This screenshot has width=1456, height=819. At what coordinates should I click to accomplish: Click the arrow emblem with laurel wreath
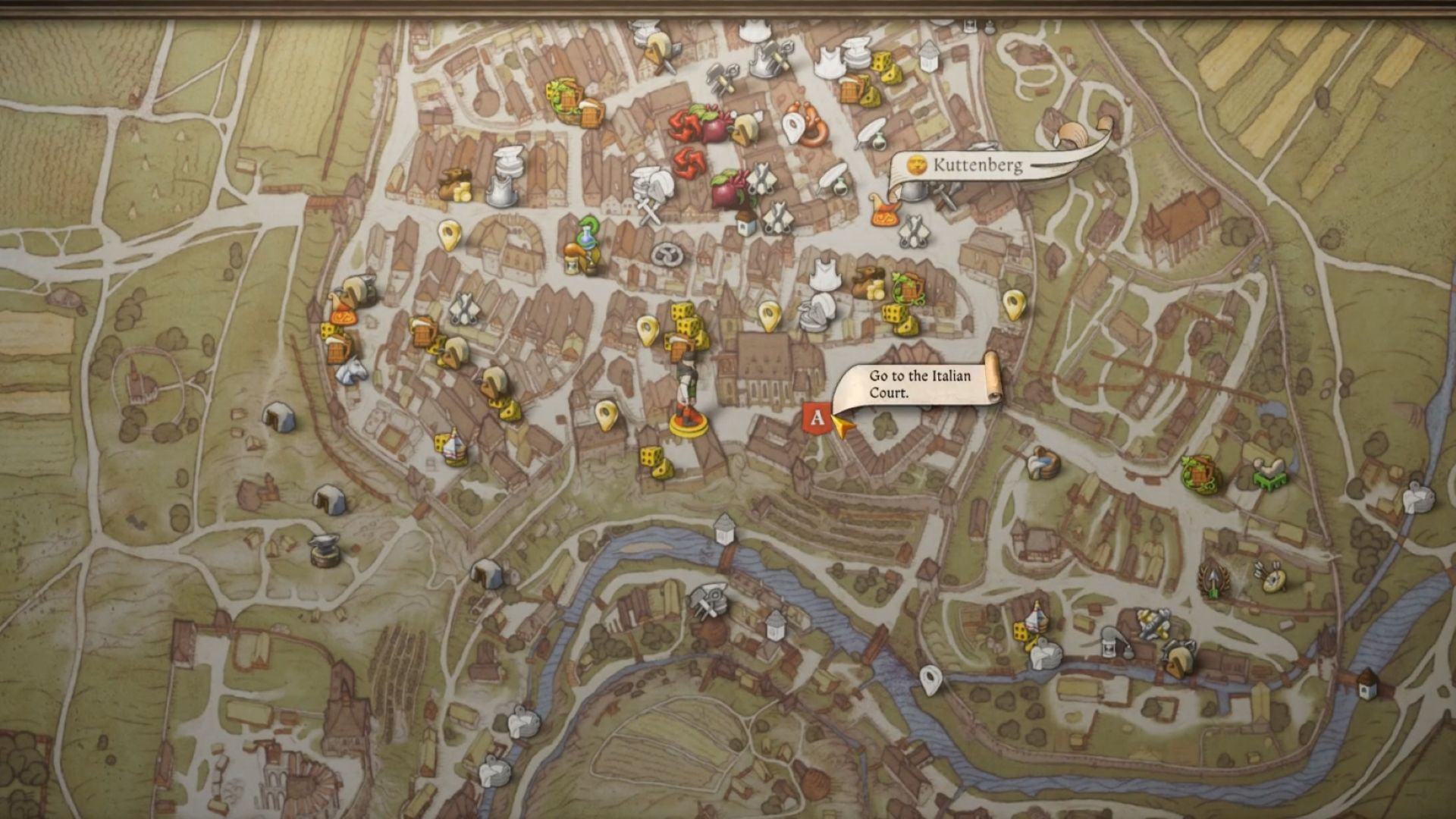click(x=1215, y=580)
